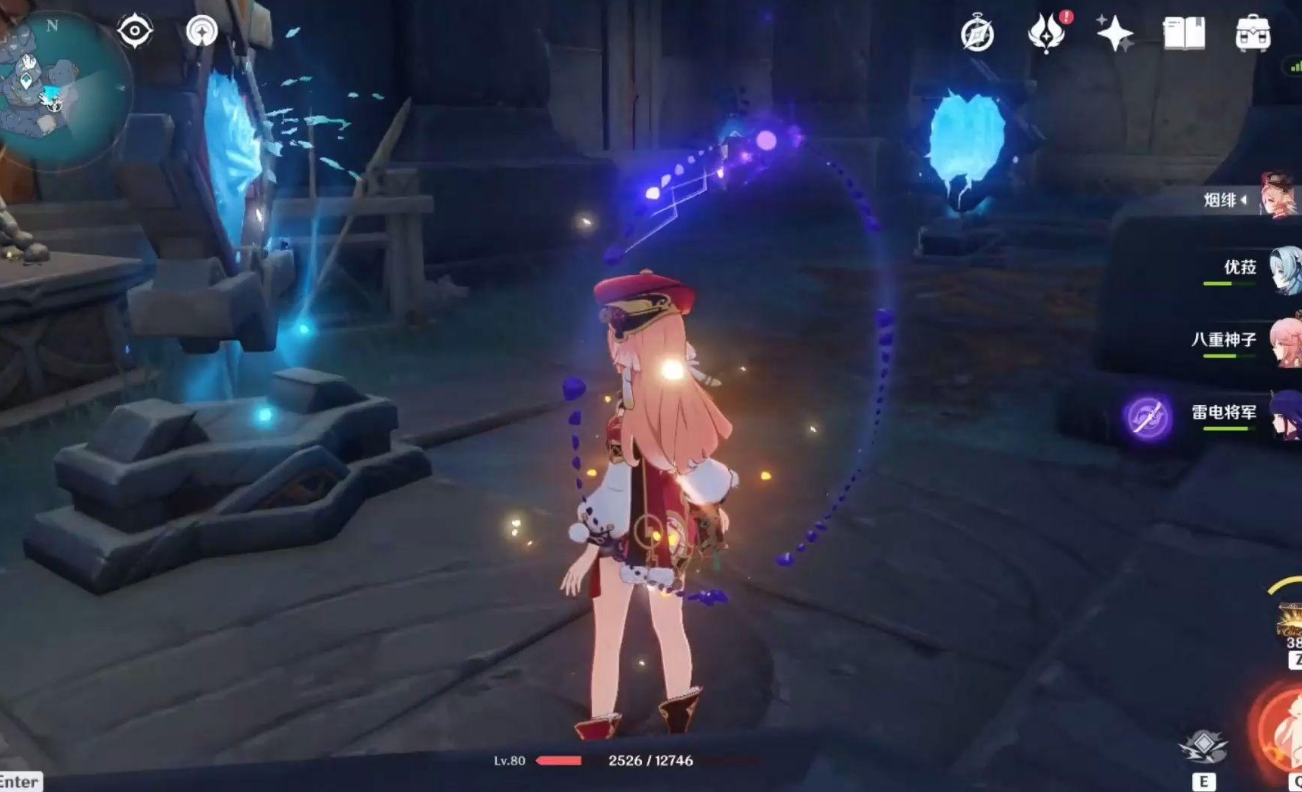Switch to party member 雷电将军
1302x792 pixels.
pyautogui.click(x=1284, y=414)
